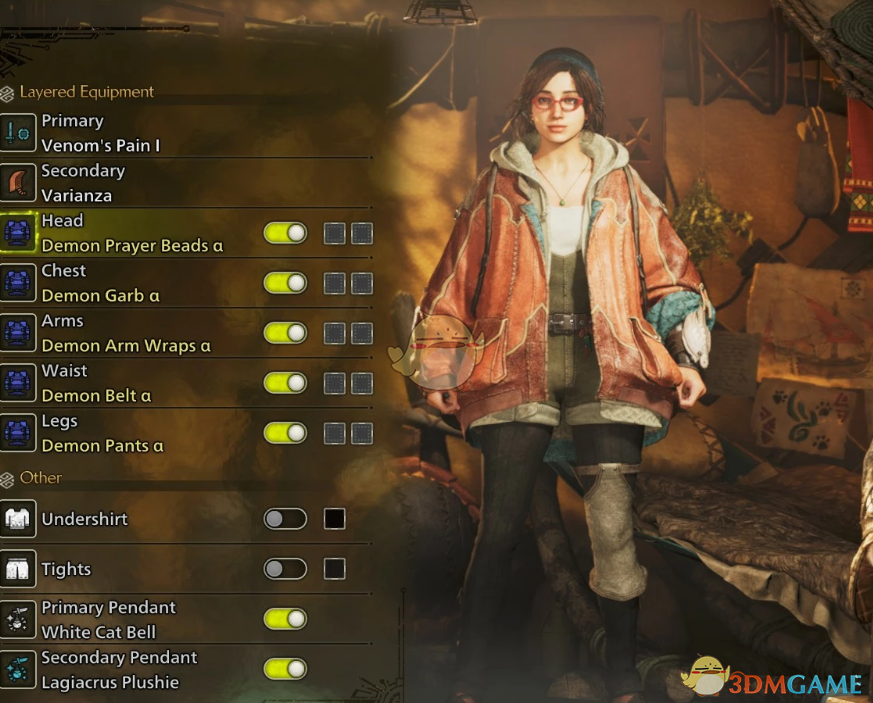Viewport: 873px width, 703px height.
Task: Toggle Chest layered armor visibility switch
Action: tap(285, 283)
